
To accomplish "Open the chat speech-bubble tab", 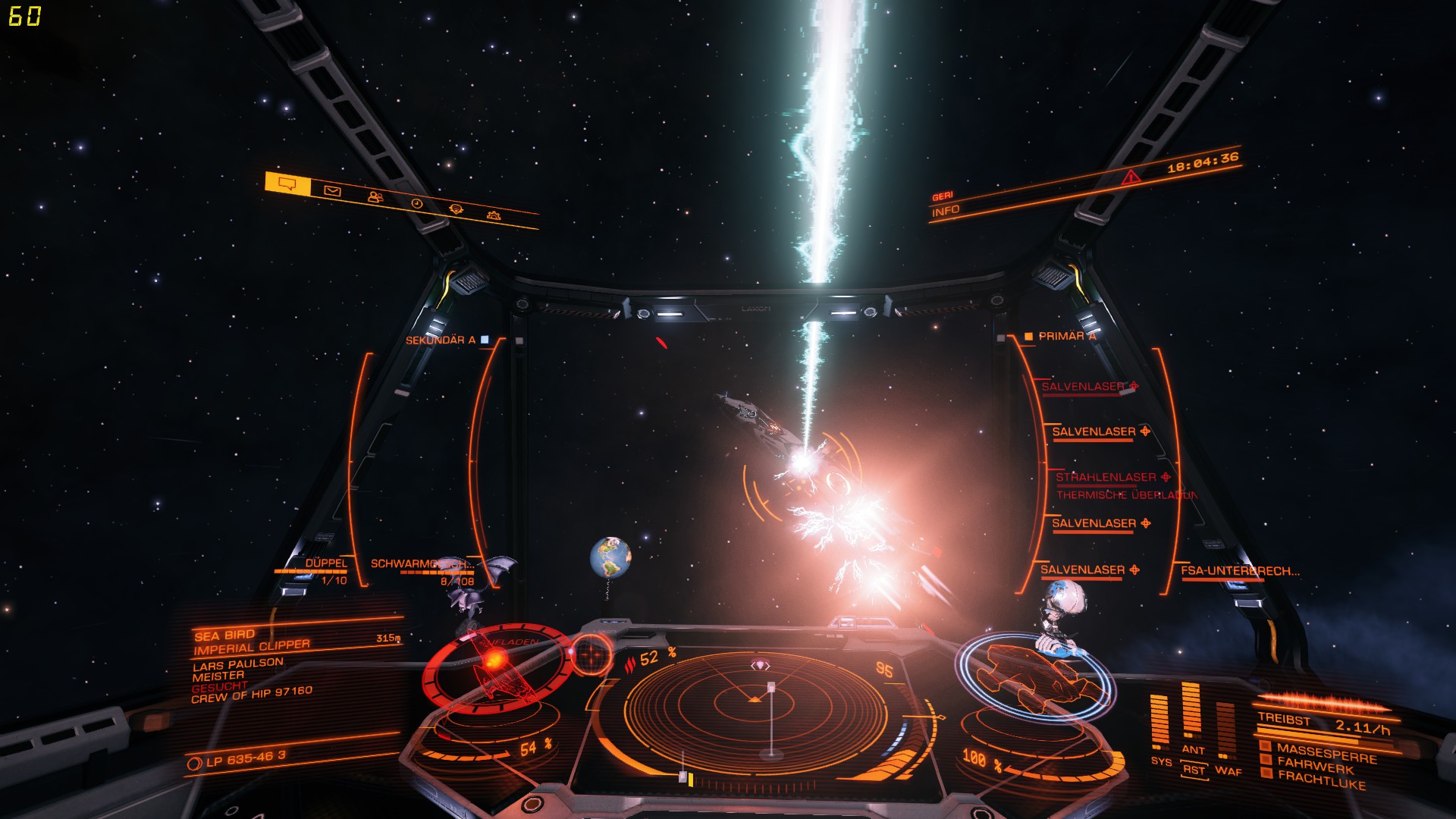I will (x=287, y=184).
